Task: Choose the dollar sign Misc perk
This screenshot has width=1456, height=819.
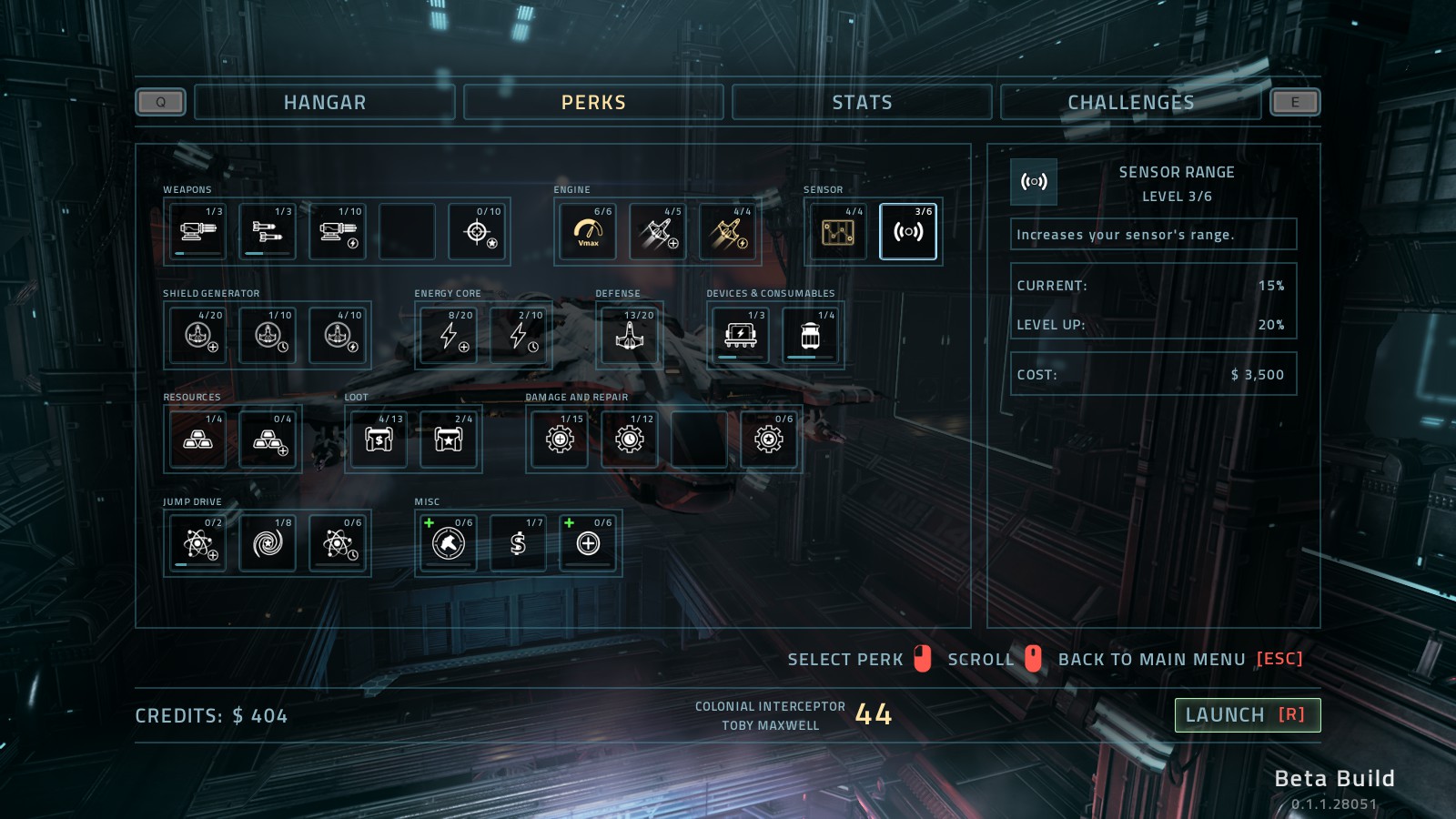Action: 518,543
